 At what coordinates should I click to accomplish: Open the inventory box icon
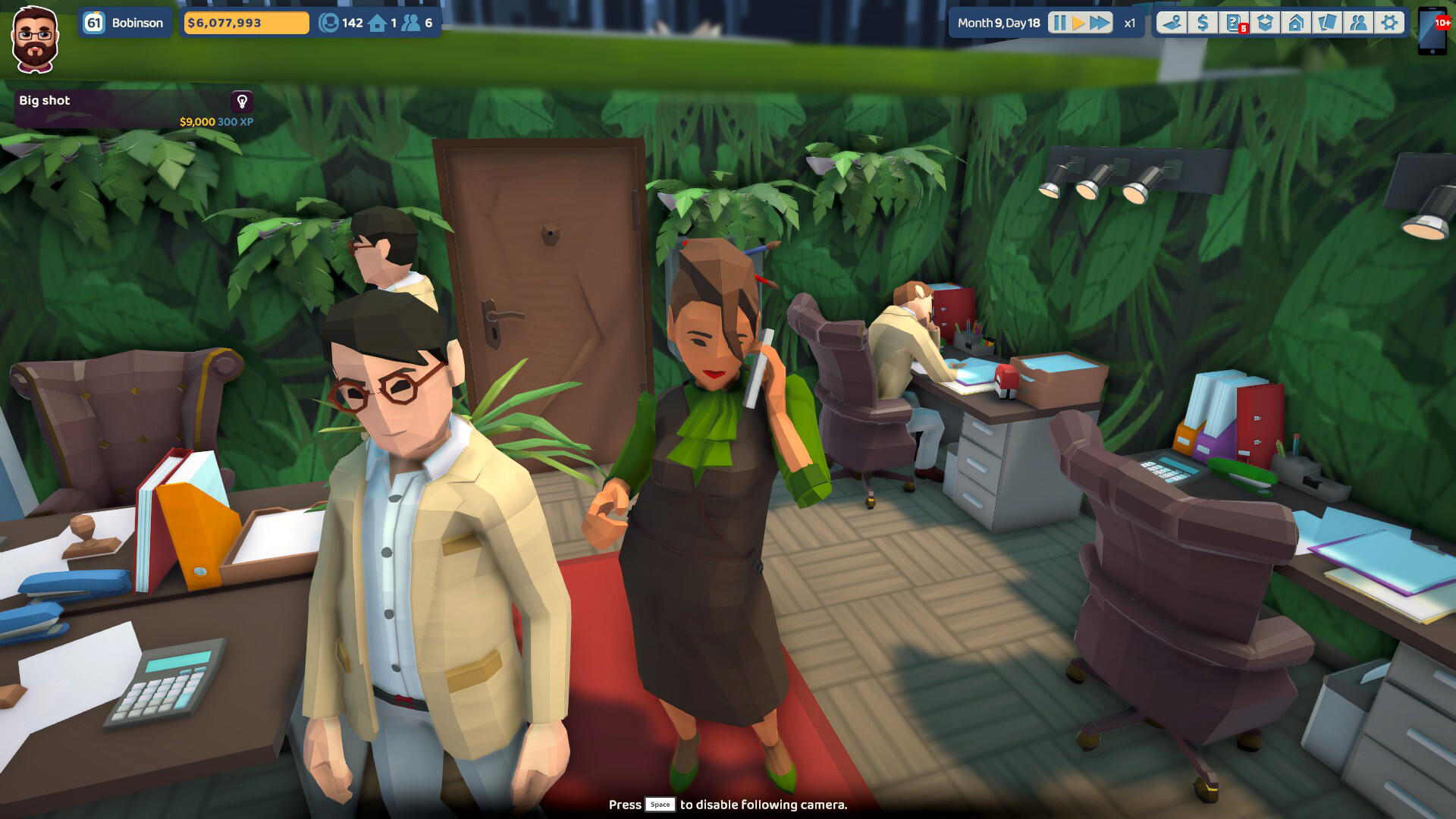pyautogui.click(x=1265, y=23)
